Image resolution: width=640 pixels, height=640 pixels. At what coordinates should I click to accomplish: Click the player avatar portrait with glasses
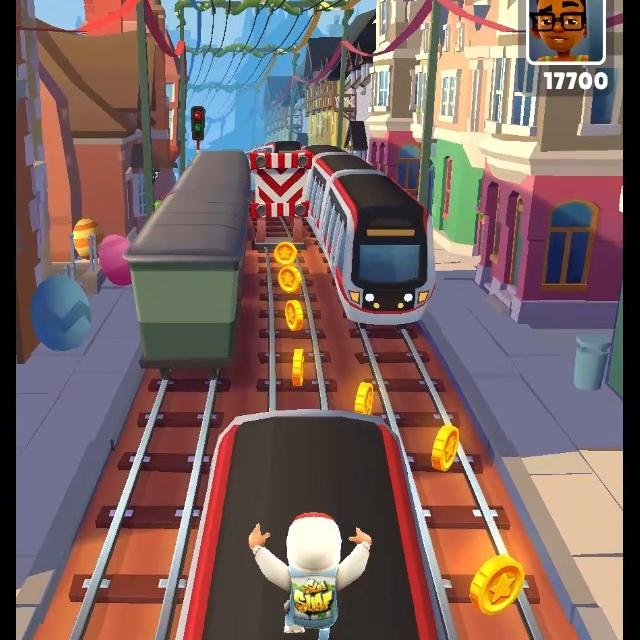click(566, 30)
